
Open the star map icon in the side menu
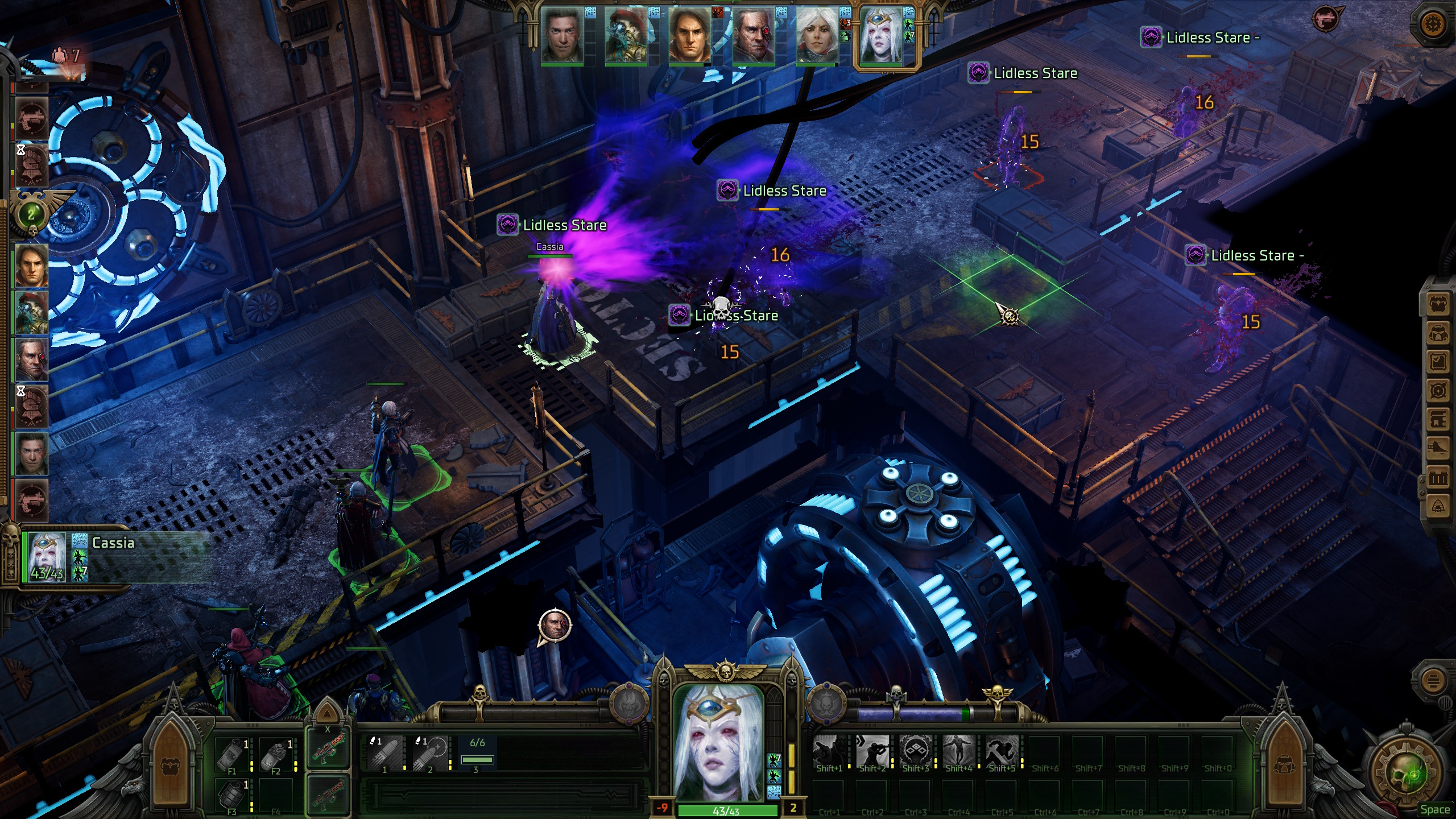pyautogui.click(x=1438, y=391)
